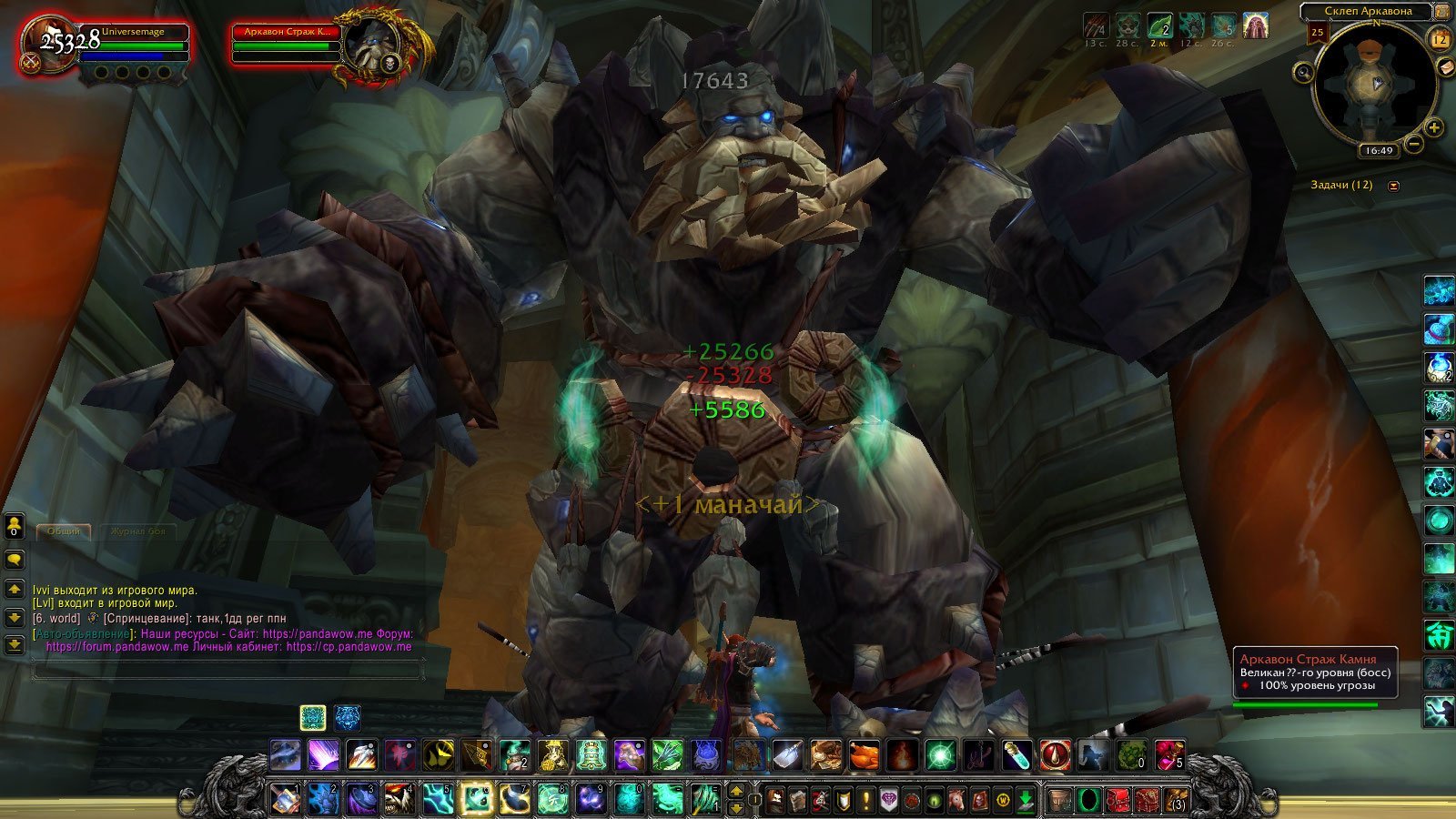The image size is (1456, 819).
Task: Open the mail envelope icon by minimap
Action: pos(1448,67)
